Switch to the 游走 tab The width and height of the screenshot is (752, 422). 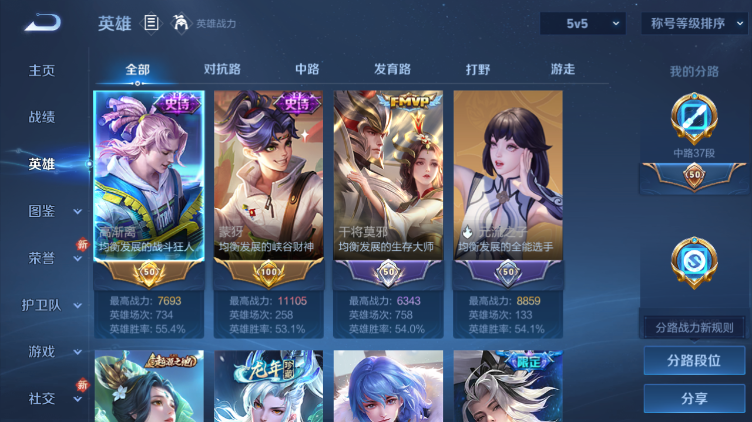[x=563, y=69]
